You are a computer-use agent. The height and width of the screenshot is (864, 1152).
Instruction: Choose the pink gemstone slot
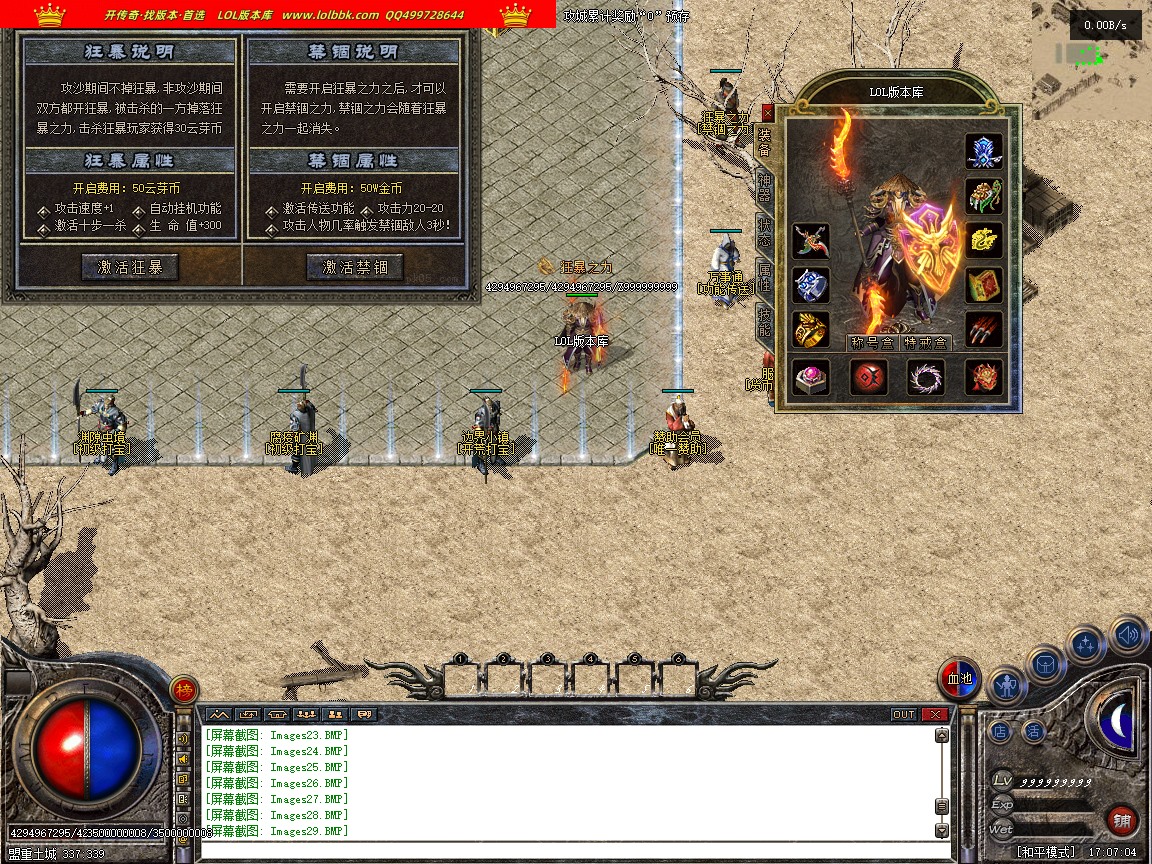click(811, 377)
